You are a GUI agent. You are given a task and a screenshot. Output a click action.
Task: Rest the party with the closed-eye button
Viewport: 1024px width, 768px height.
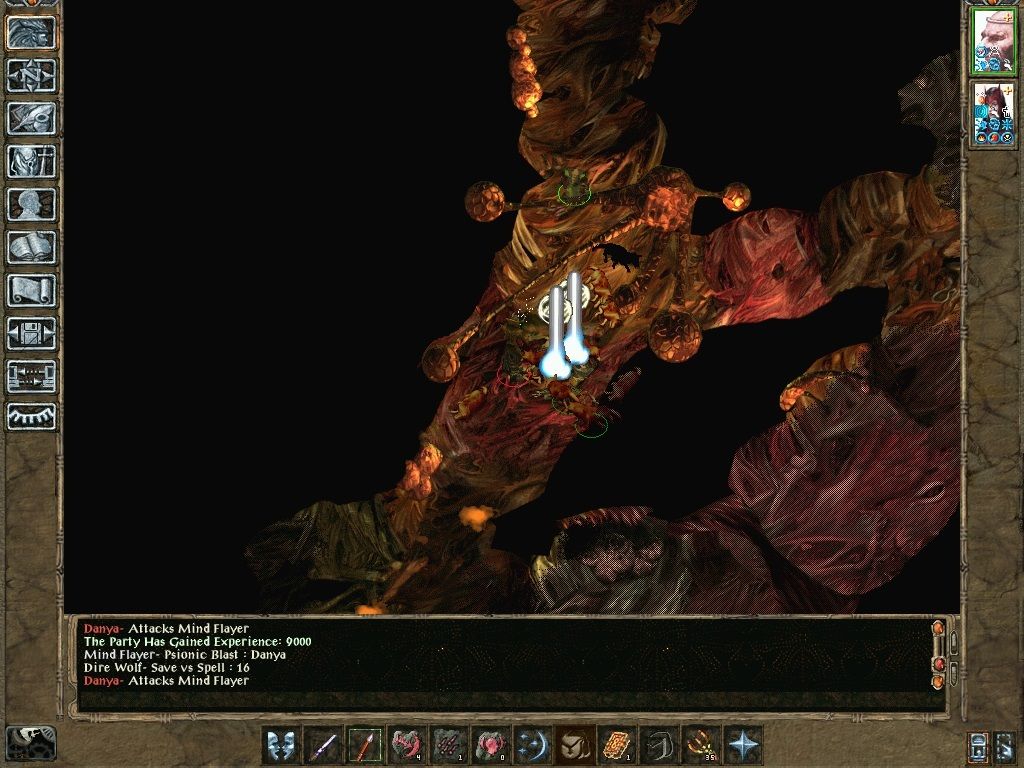click(31, 416)
